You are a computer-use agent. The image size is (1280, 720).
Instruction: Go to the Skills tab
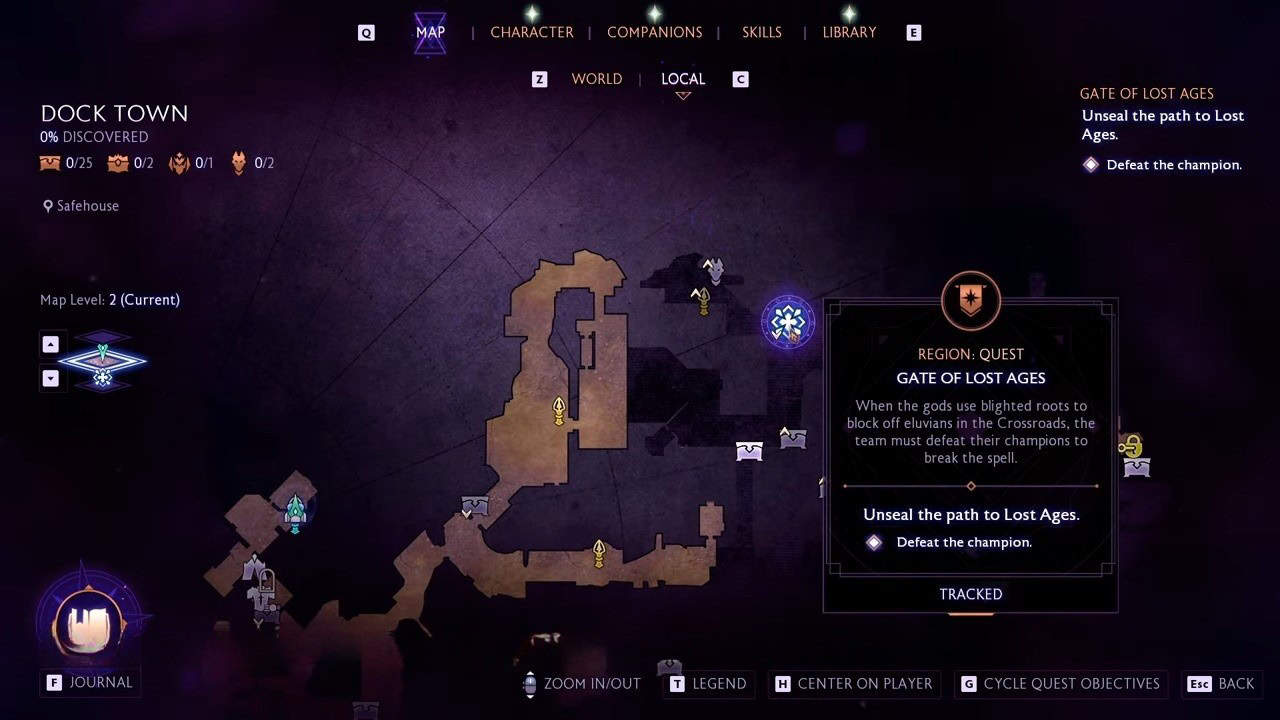pyautogui.click(x=761, y=32)
